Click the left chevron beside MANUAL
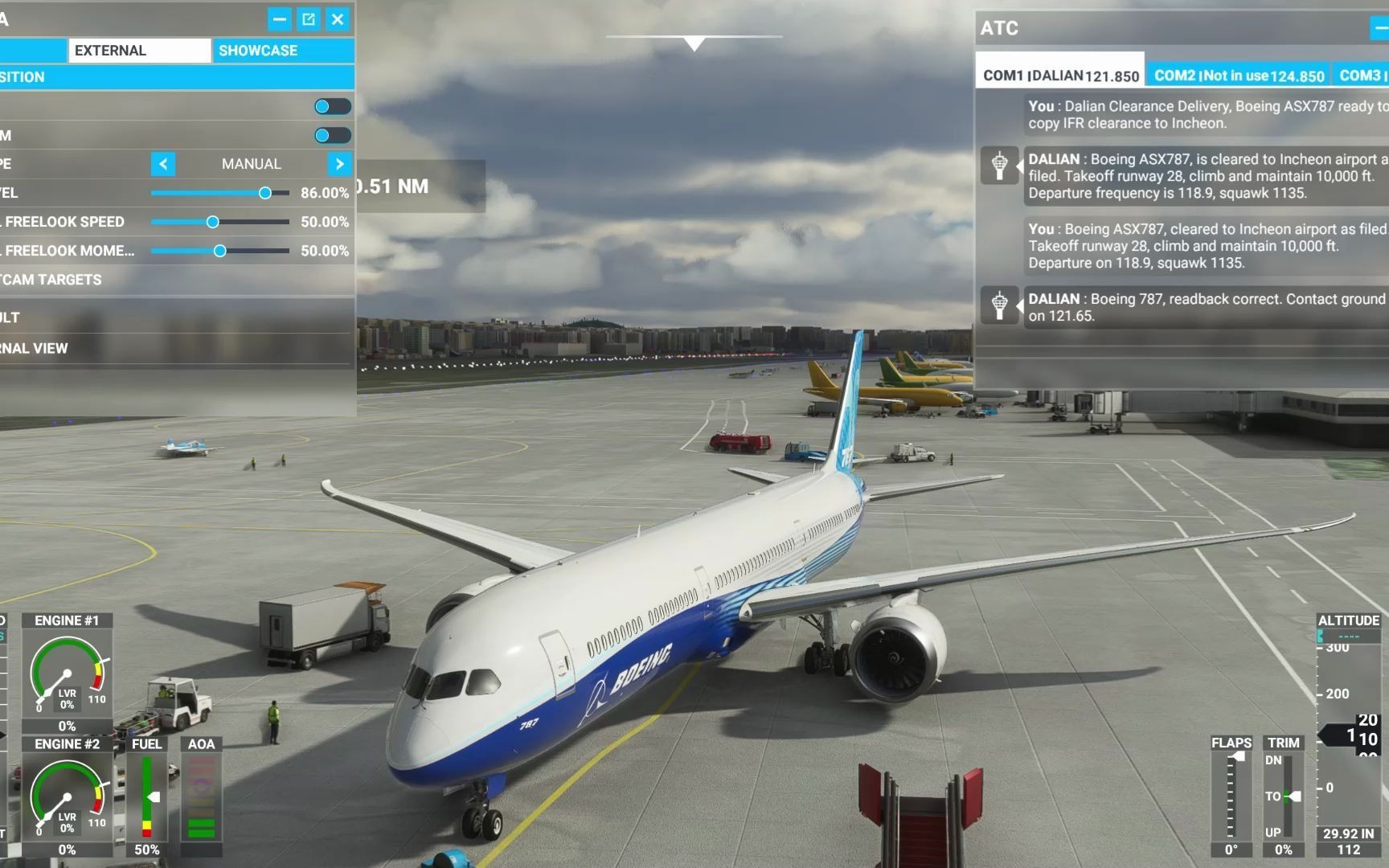 tap(162, 164)
